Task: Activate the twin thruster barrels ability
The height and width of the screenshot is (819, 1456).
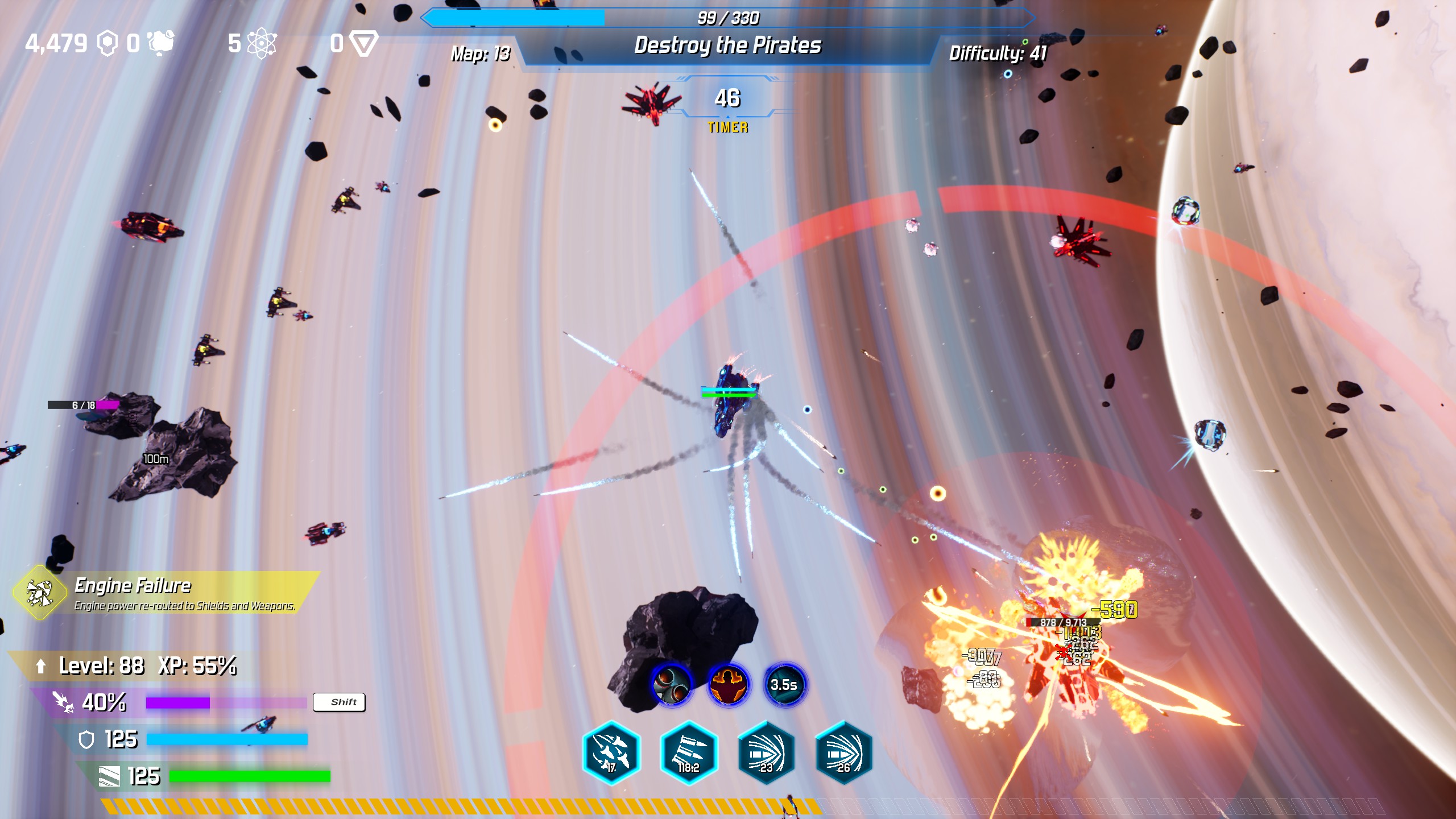Action: point(671,684)
